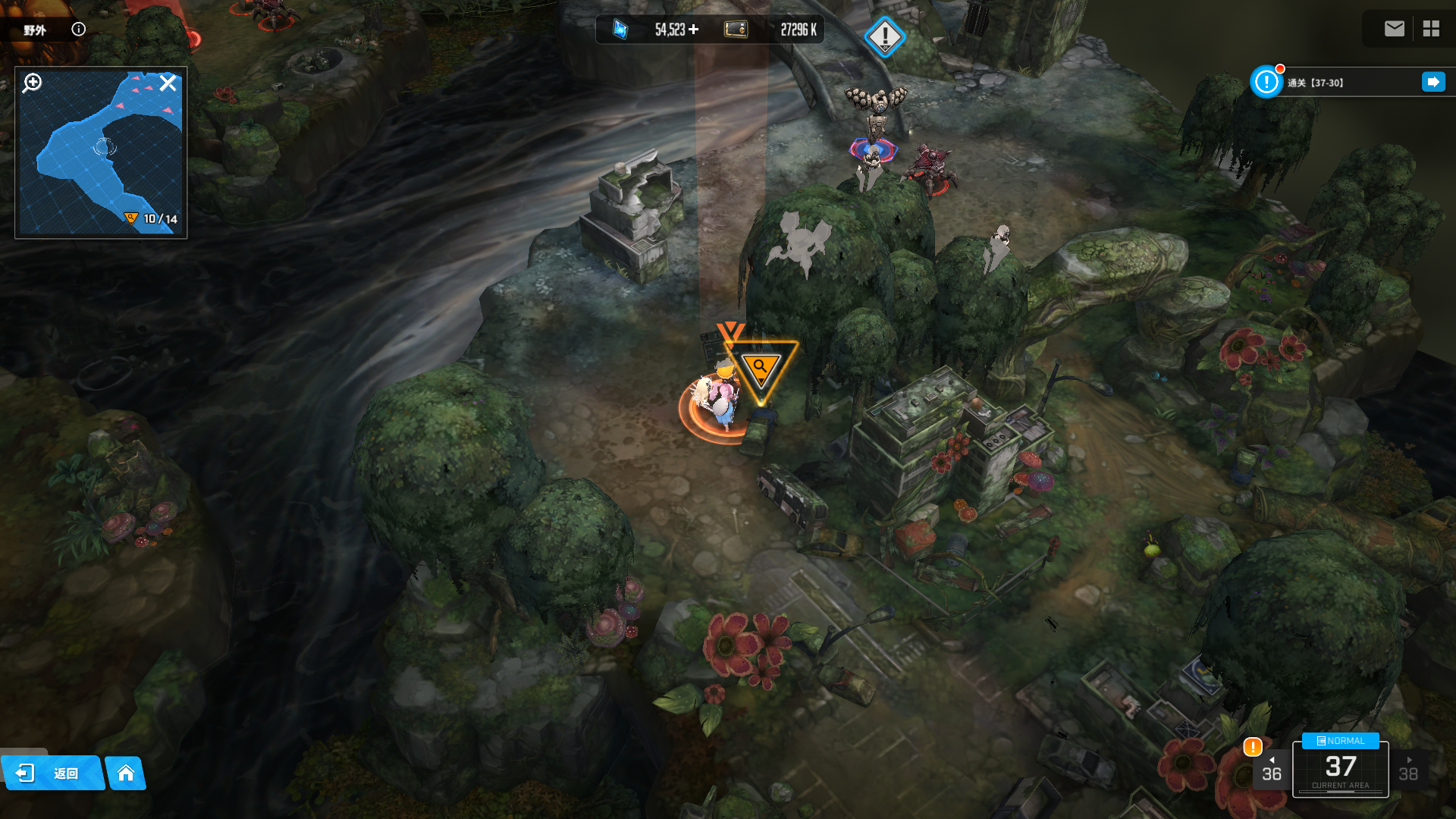
Task: Zoom the minimap with magnifier icon
Action: [32, 83]
